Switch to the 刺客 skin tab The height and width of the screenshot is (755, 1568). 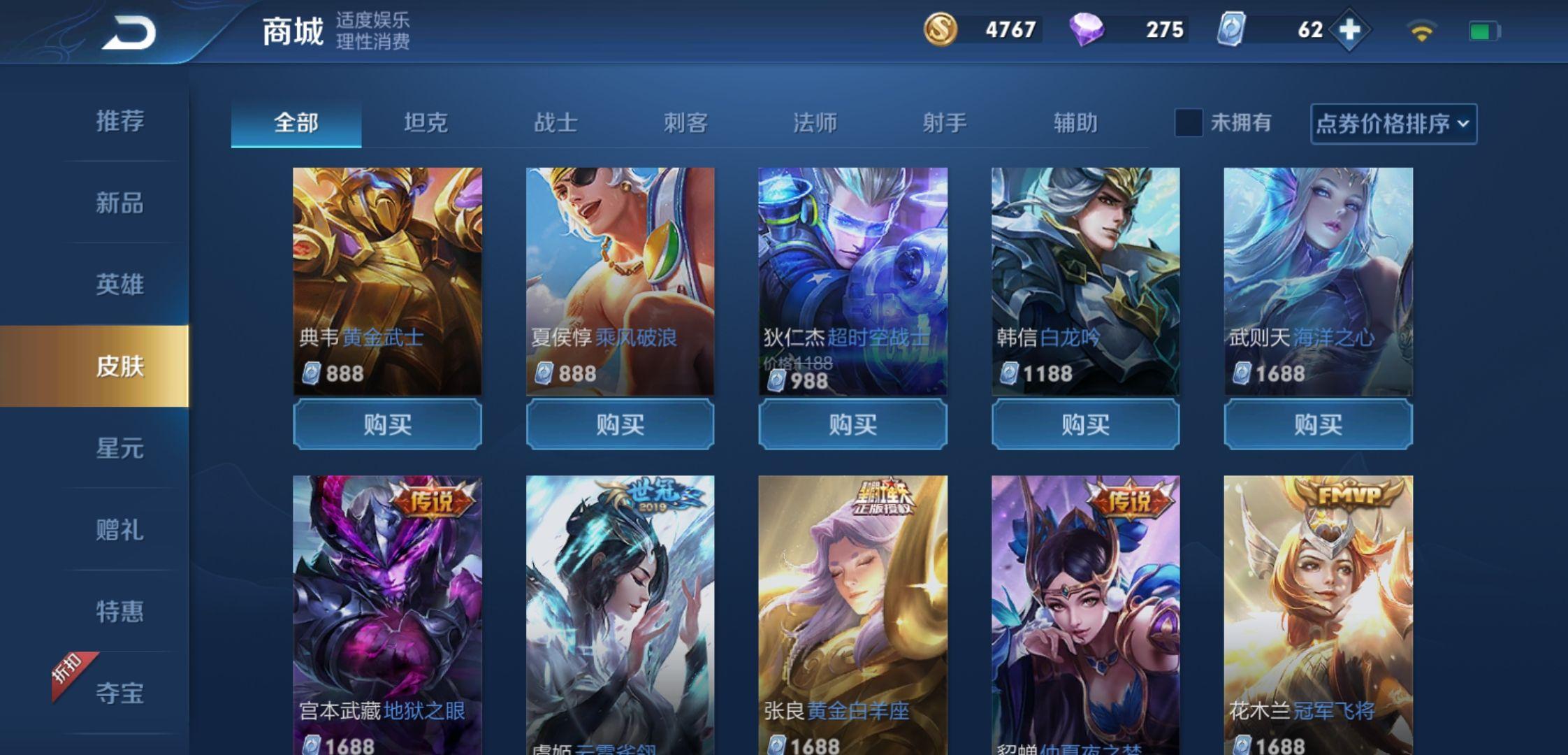pos(685,123)
